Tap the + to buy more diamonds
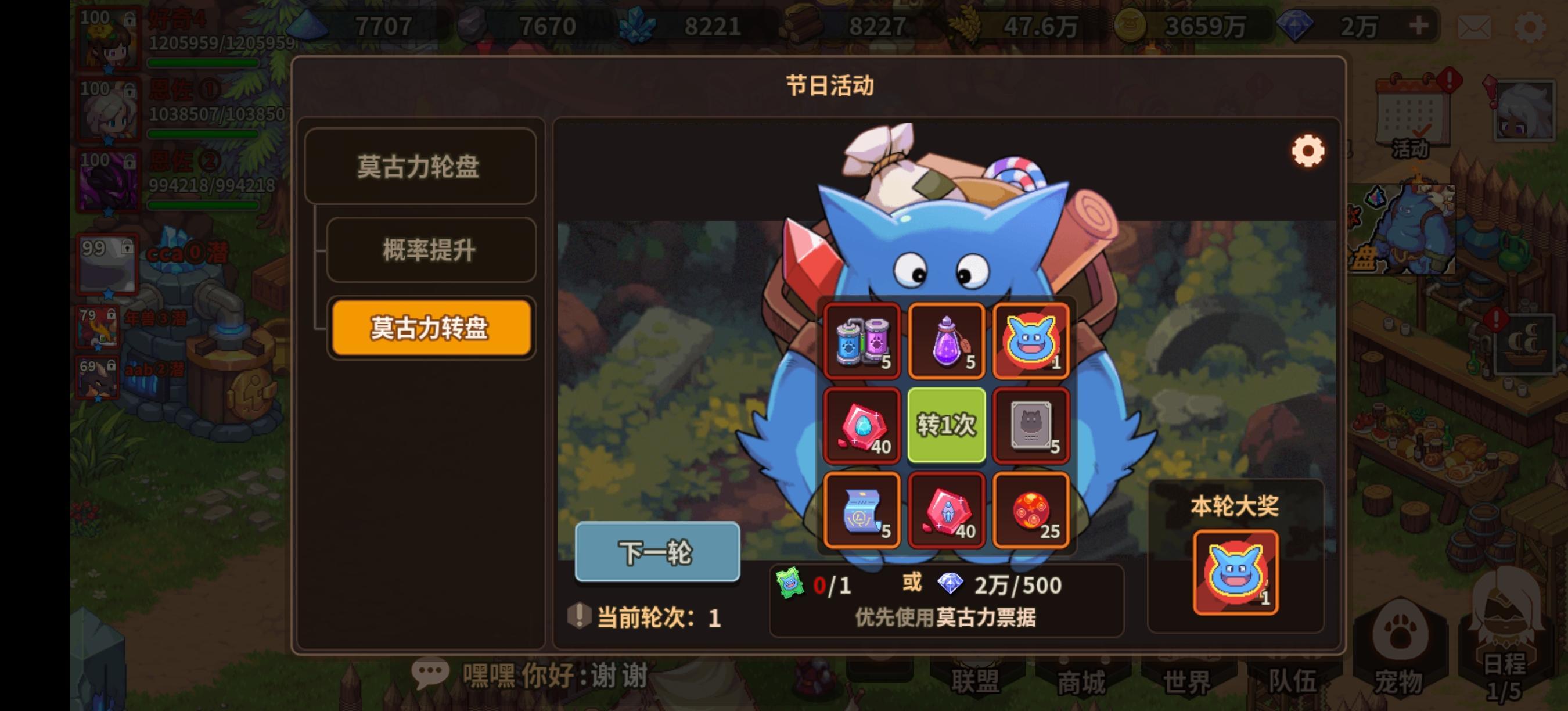 pos(1419,26)
